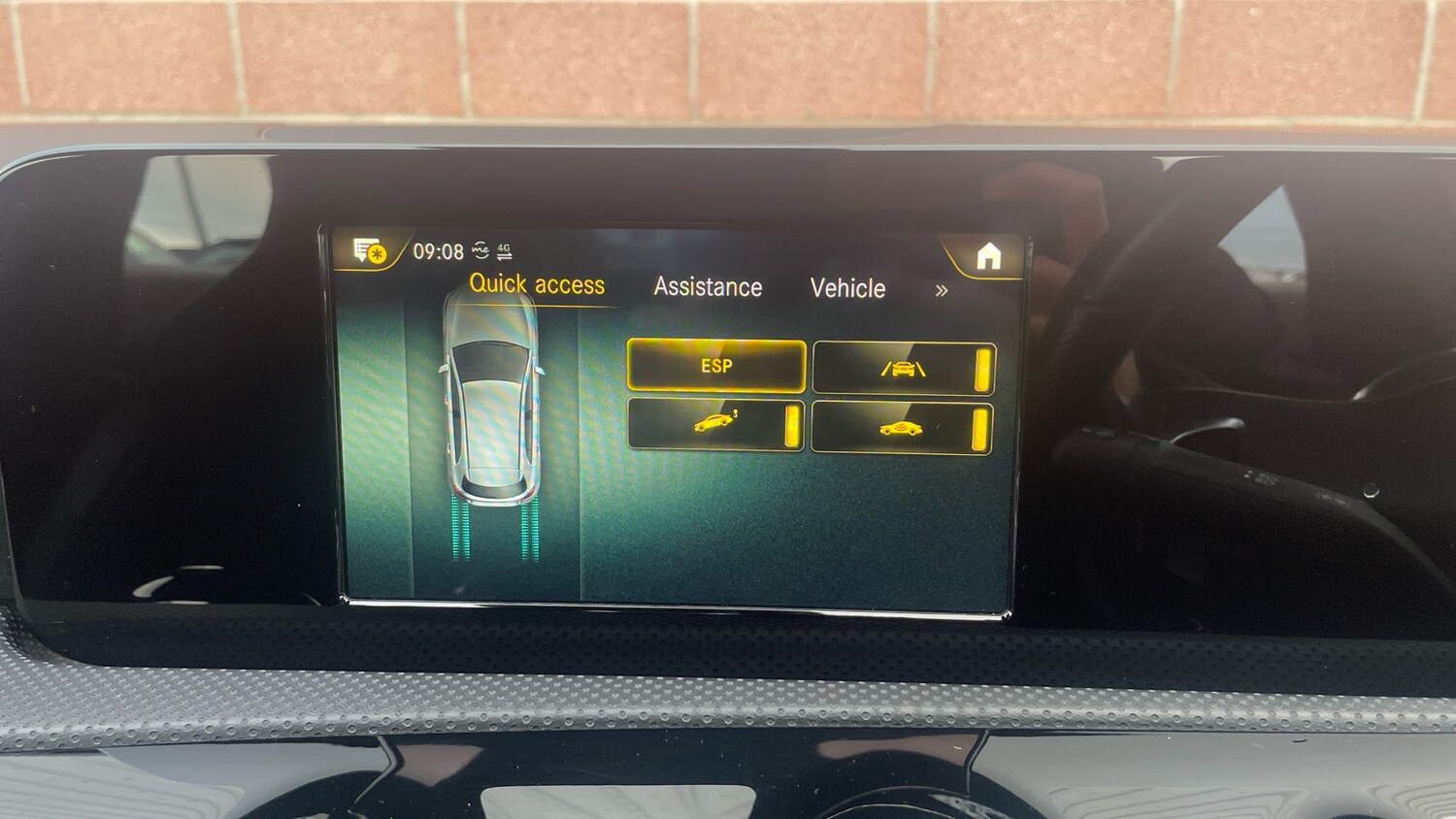Tap the data transfer arrows beside 4G
The height and width of the screenshot is (819, 1456).
coord(504,256)
